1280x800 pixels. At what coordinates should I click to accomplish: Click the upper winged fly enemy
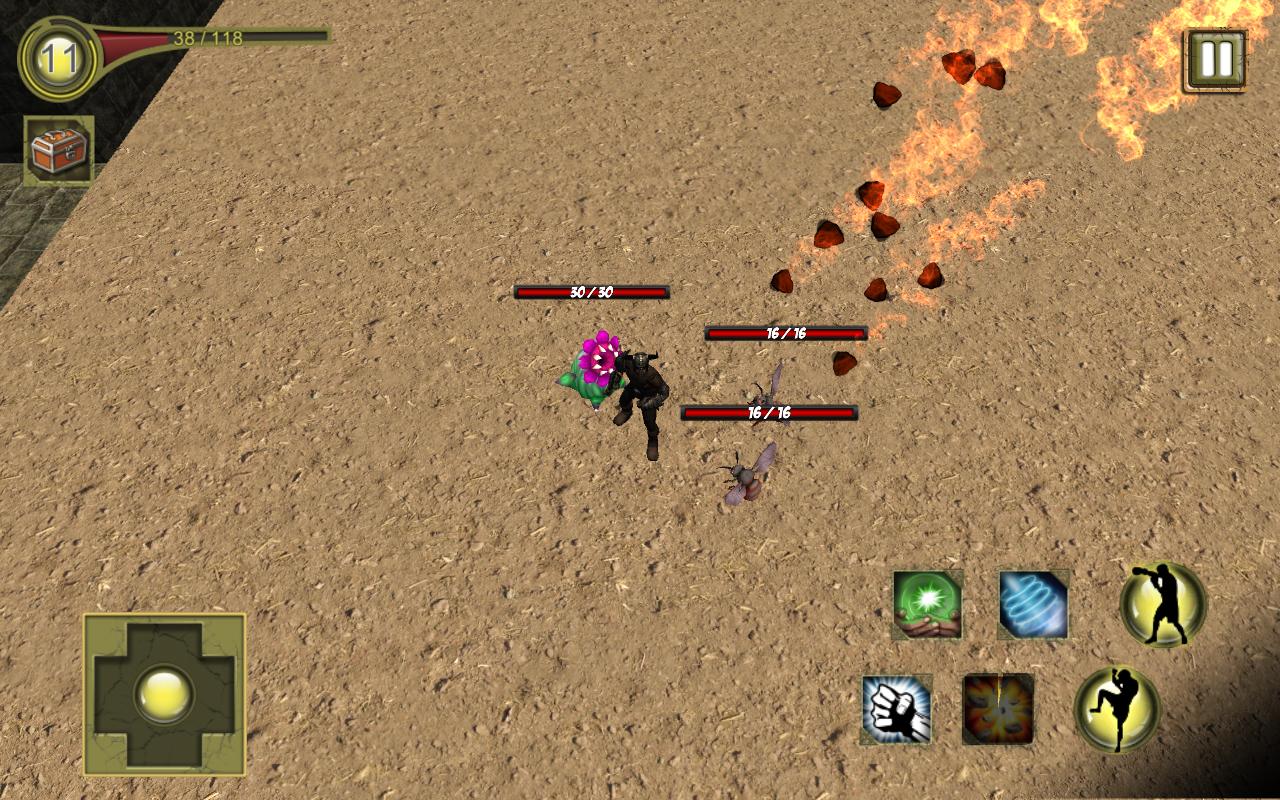[x=766, y=398]
